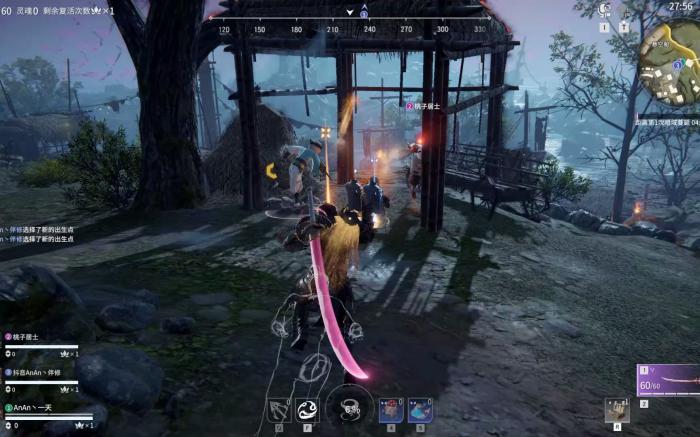Select the purple blade weapon panel
700x437 pixels.
pyautogui.click(x=668, y=380)
